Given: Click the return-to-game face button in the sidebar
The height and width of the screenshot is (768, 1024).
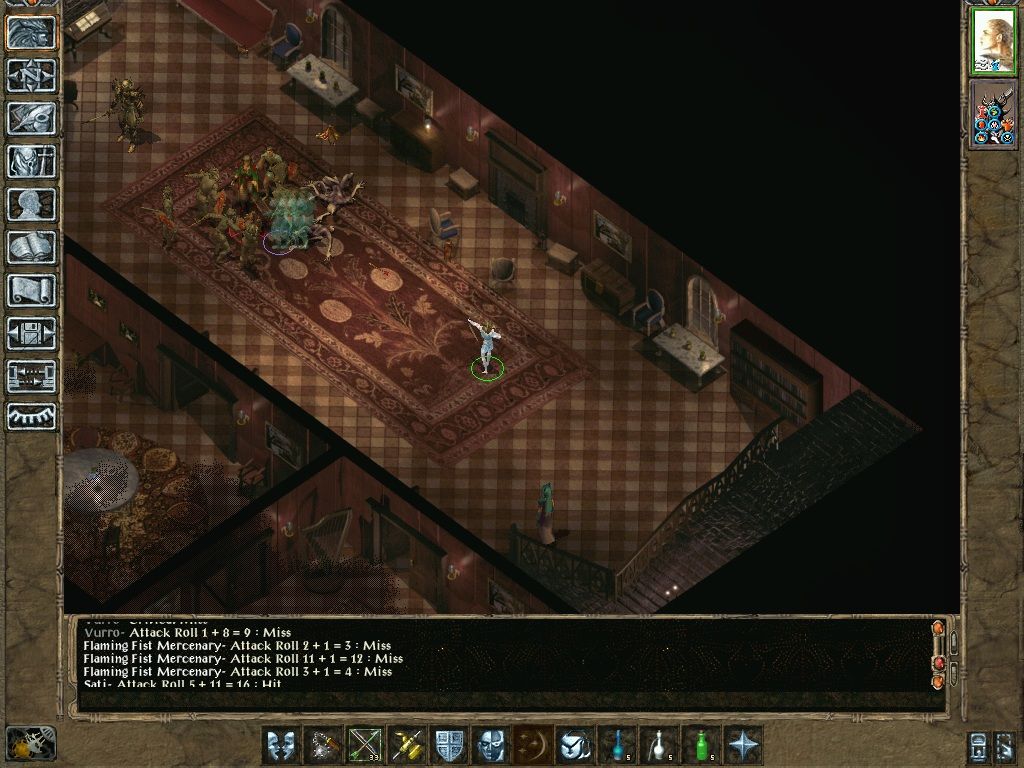Looking at the screenshot, I should (31, 32).
